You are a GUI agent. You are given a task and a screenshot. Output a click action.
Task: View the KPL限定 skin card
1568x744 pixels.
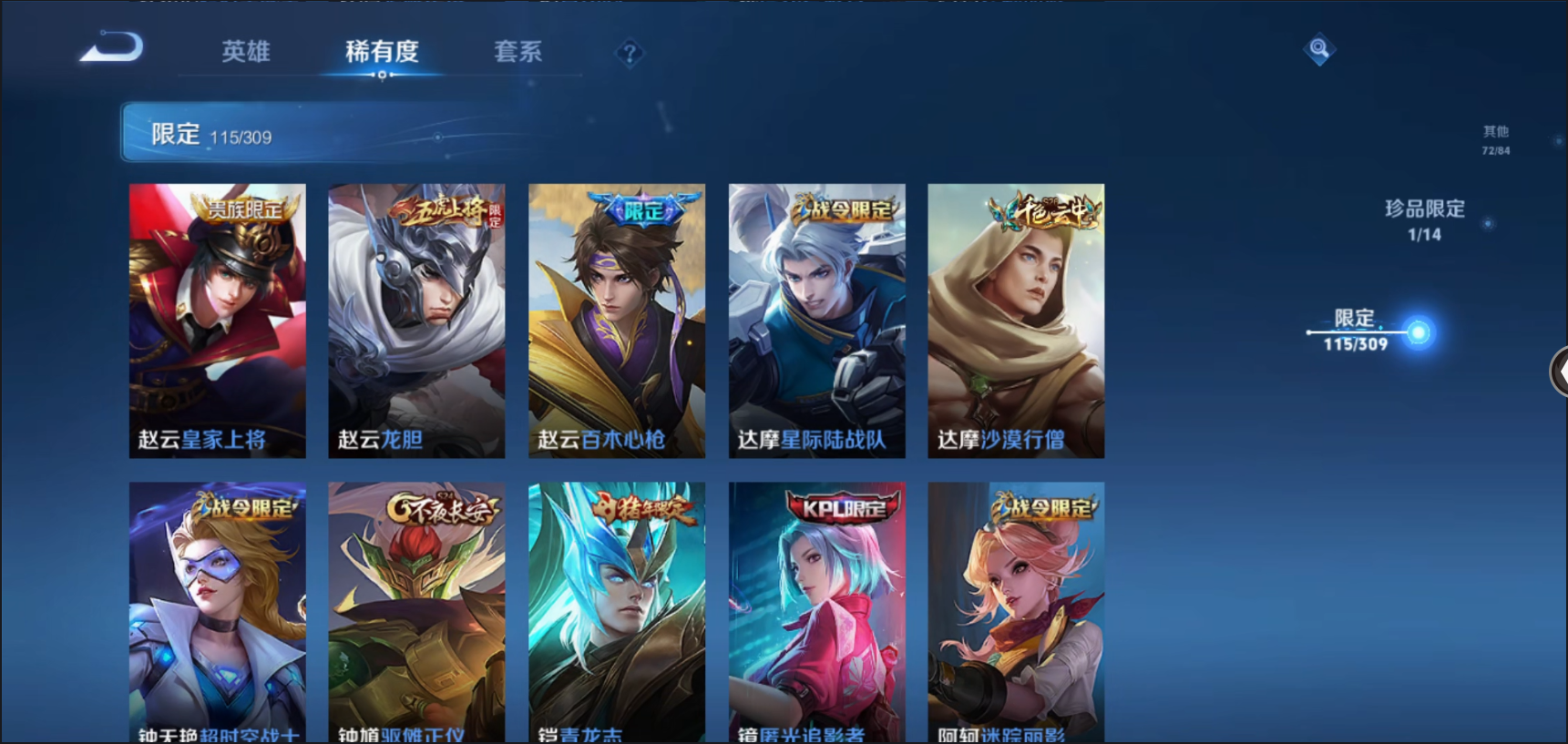point(816,612)
